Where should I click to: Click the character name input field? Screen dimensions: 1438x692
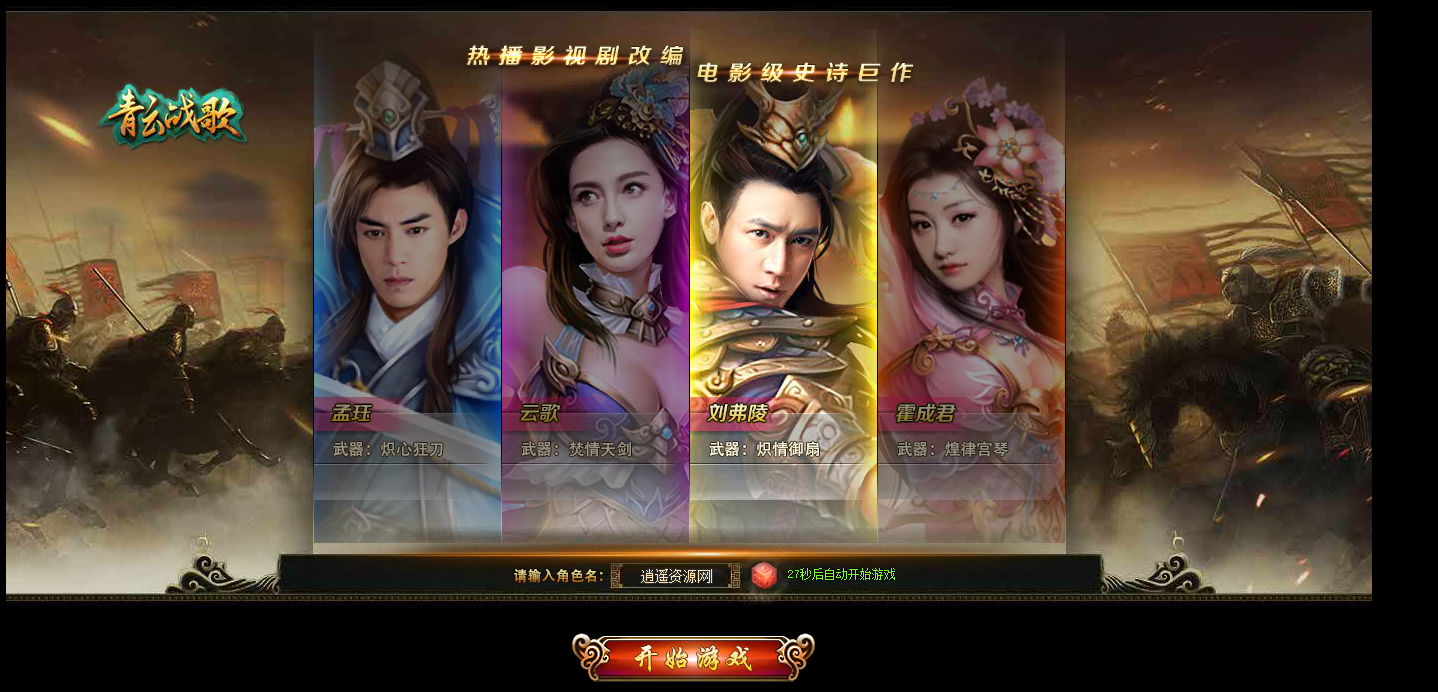tap(675, 576)
